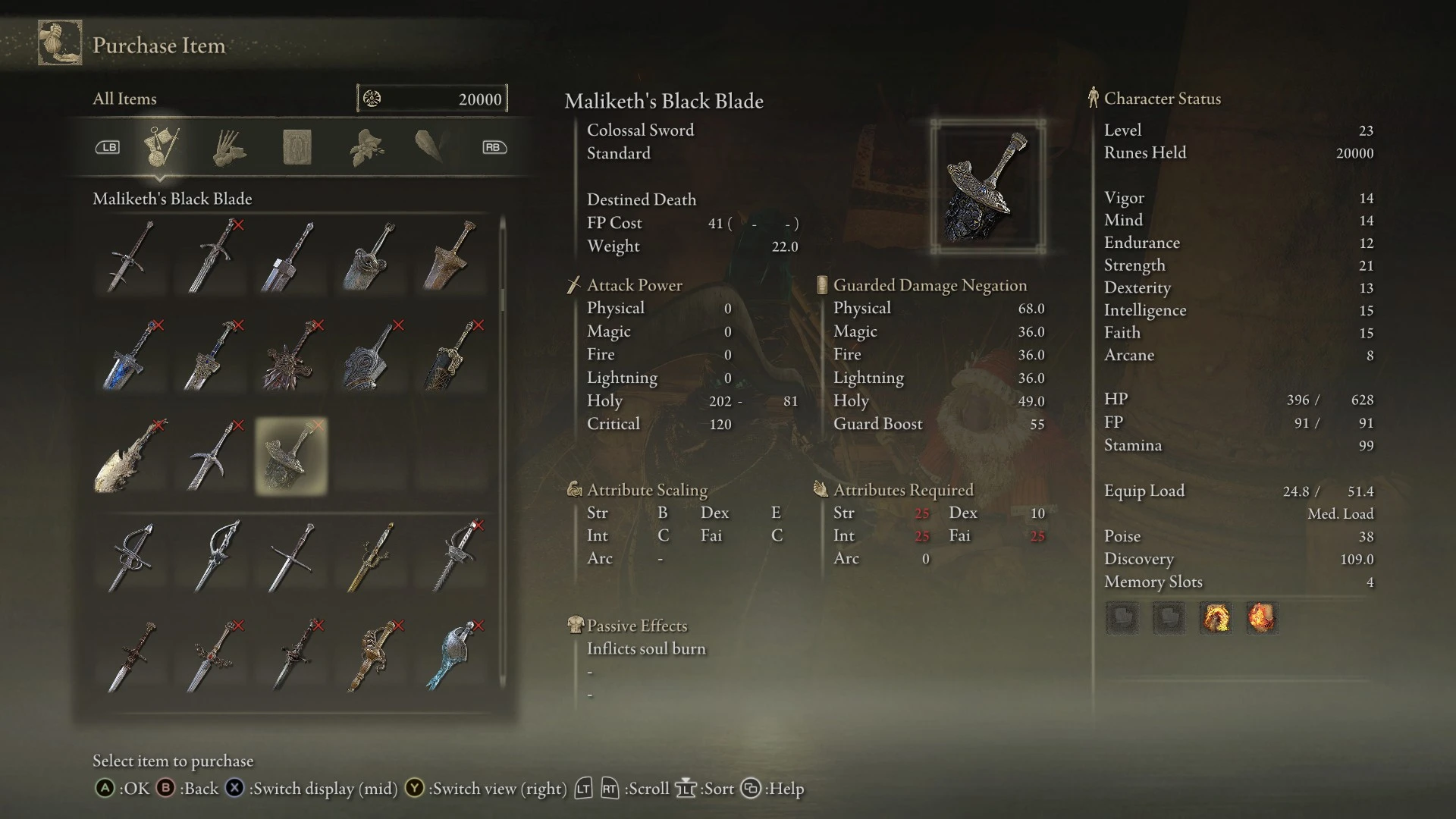1456x819 pixels.
Task: Click the Character Status figure icon
Action: click(1093, 98)
